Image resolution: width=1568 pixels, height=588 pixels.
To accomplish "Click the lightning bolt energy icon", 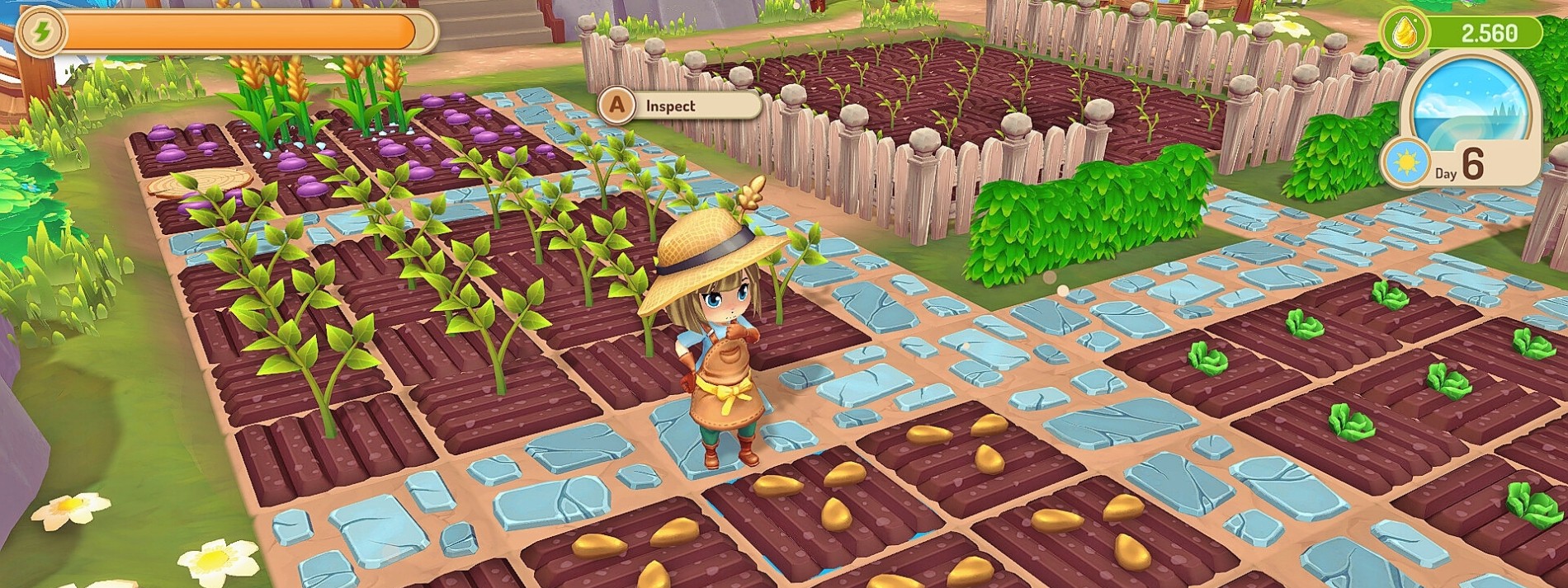I will [41, 32].
